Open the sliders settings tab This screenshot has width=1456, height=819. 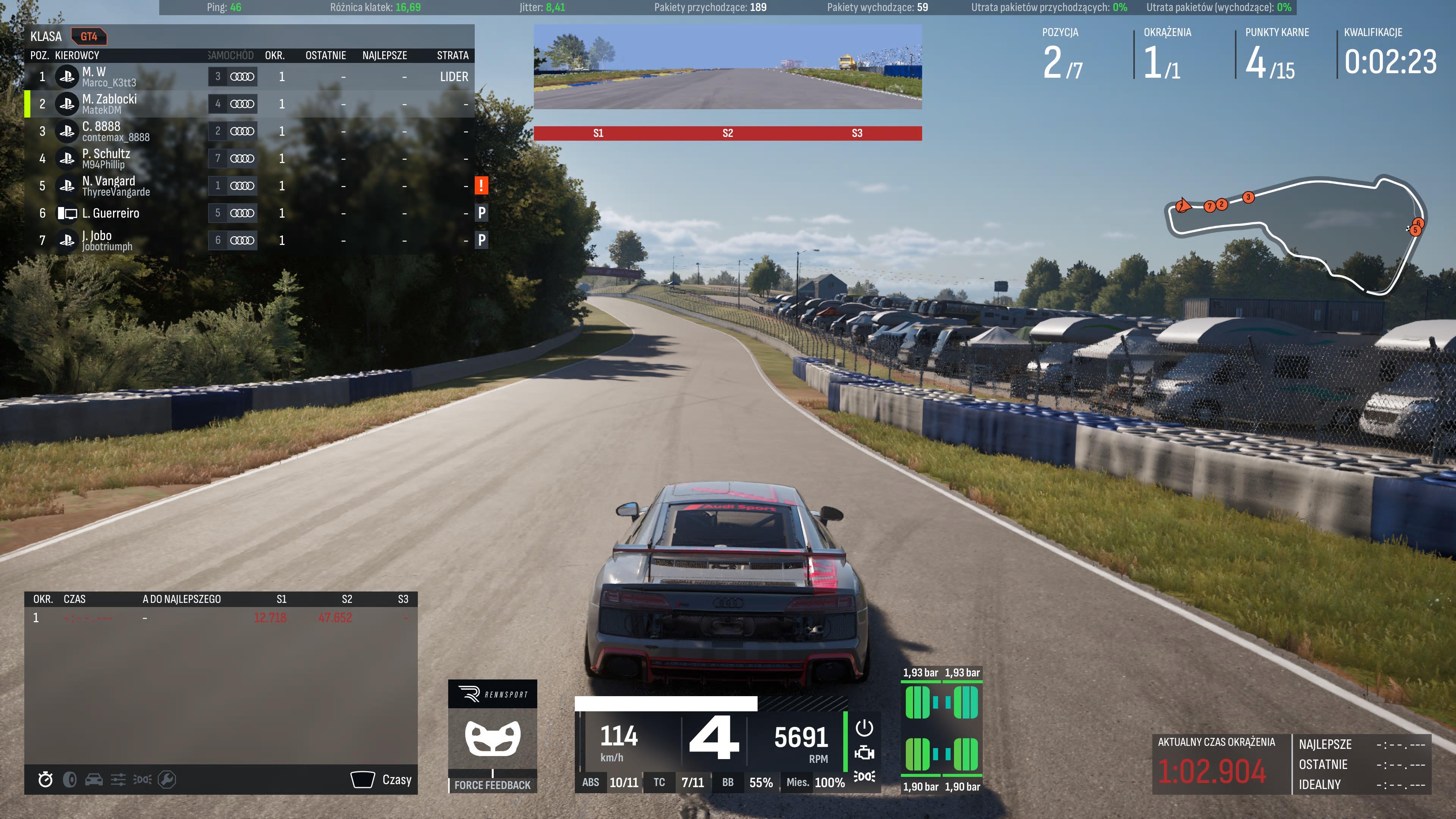click(118, 780)
